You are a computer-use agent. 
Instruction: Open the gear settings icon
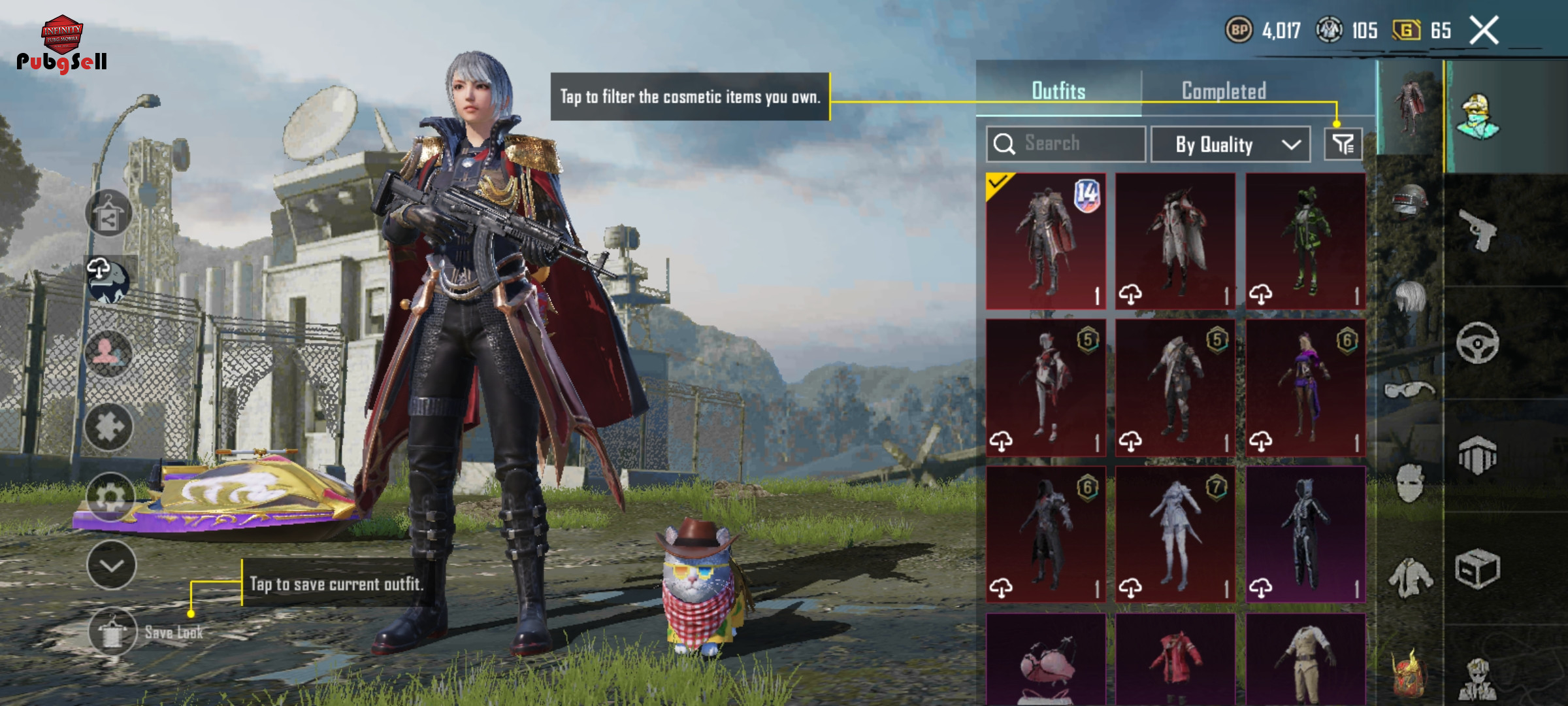click(x=110, y=497)
